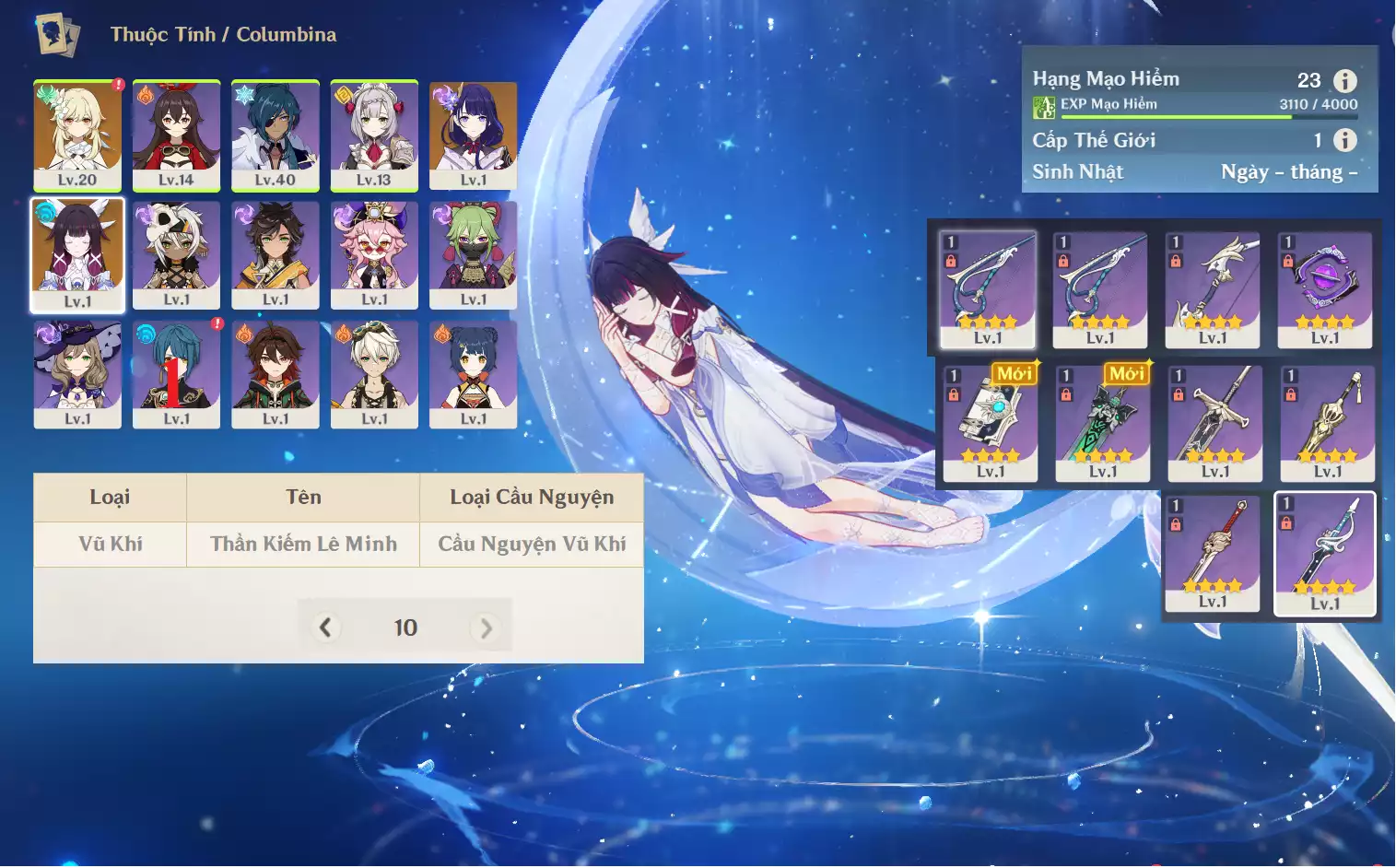Select pink-haired Dori's portrait
This screenshot has height=868, width=1396.
tap(374, 254)
